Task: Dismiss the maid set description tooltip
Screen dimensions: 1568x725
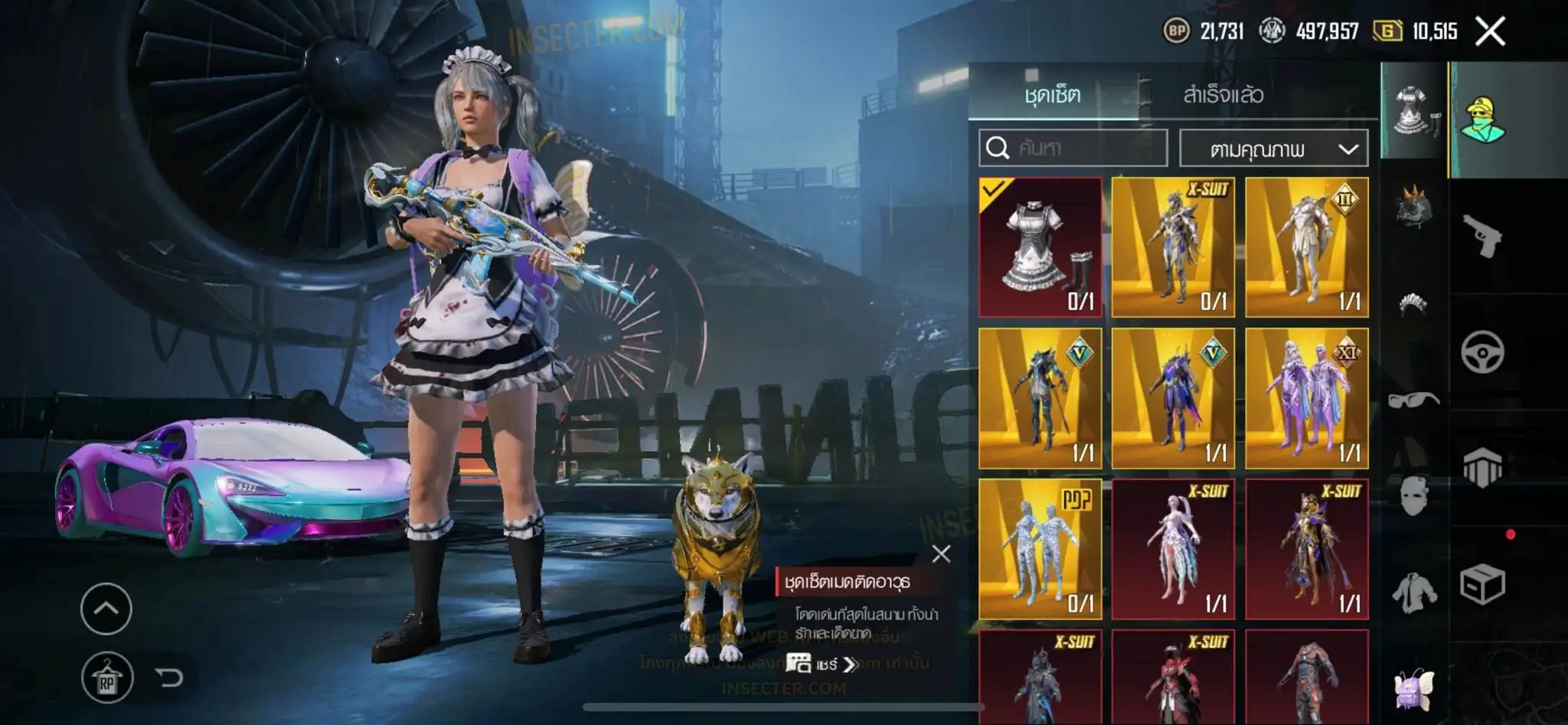Action: (x=941, y=554)
